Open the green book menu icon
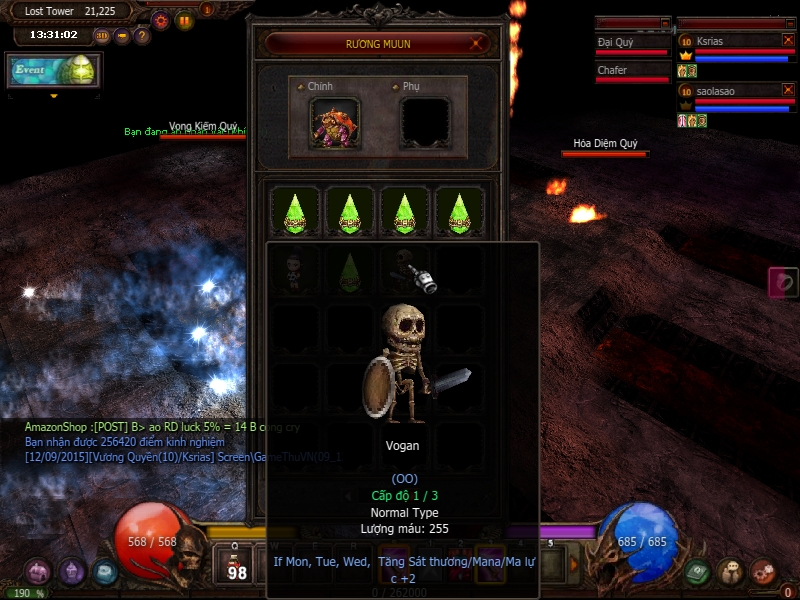 [698, 571]
